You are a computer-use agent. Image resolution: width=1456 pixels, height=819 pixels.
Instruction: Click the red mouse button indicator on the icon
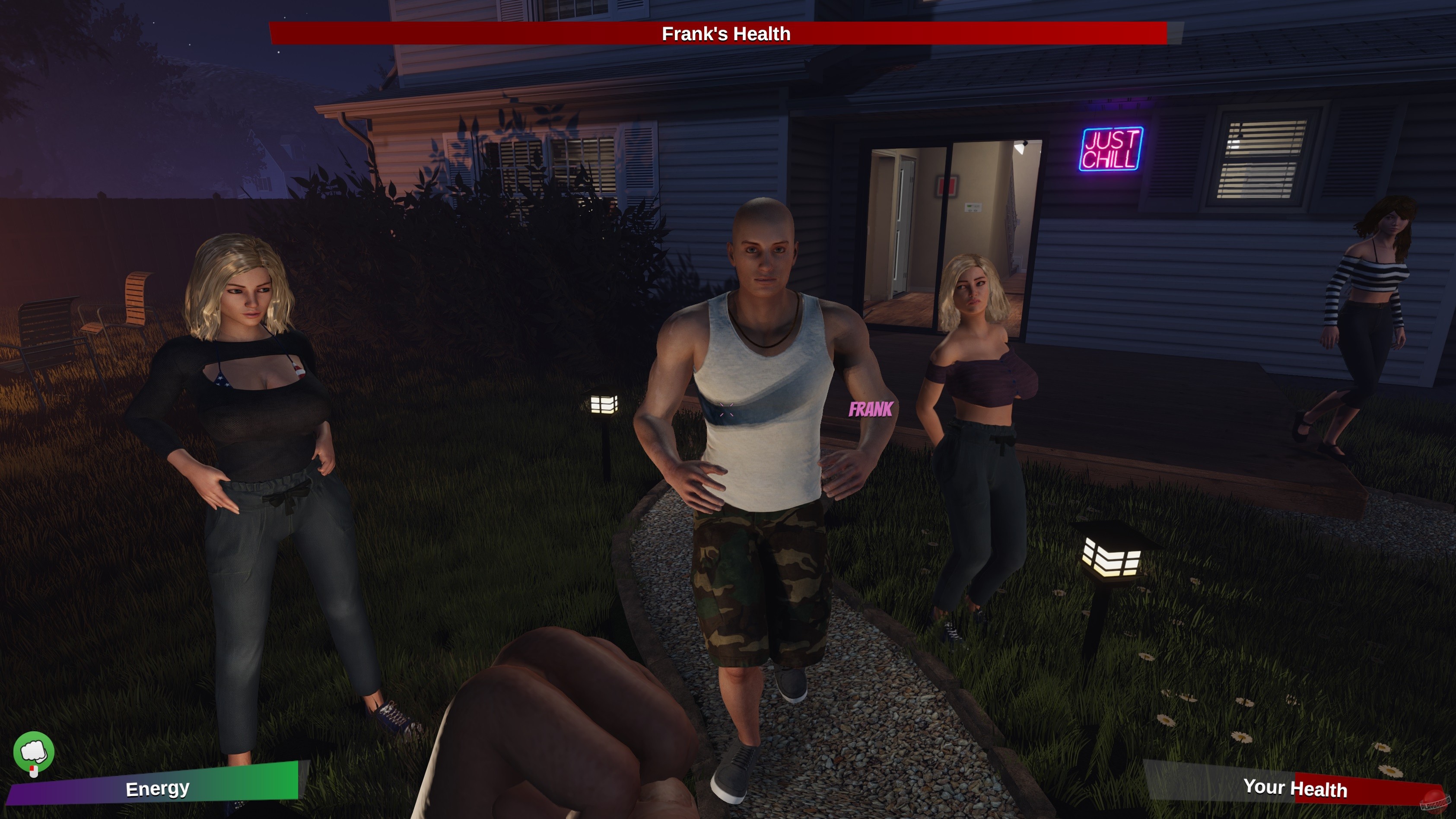pos(33,770)
